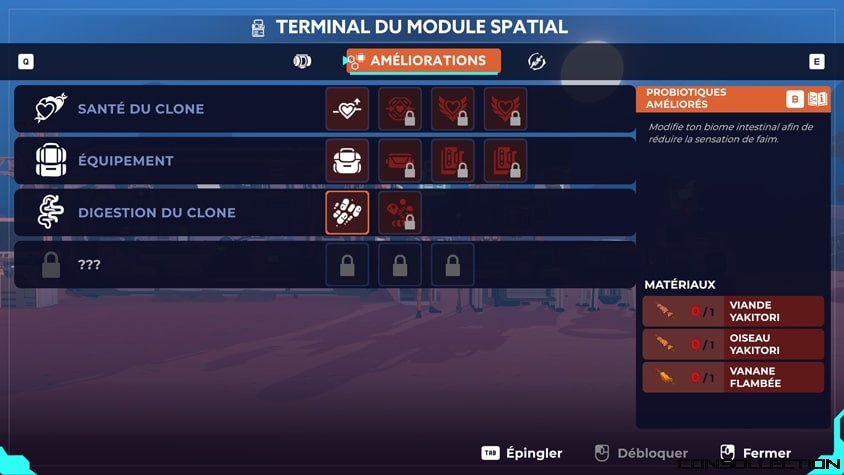Close the terminal with Fermer
Image resolution: width=844 pixels, height=475 pixels.
pyautogui.click(x=755, y=453)
